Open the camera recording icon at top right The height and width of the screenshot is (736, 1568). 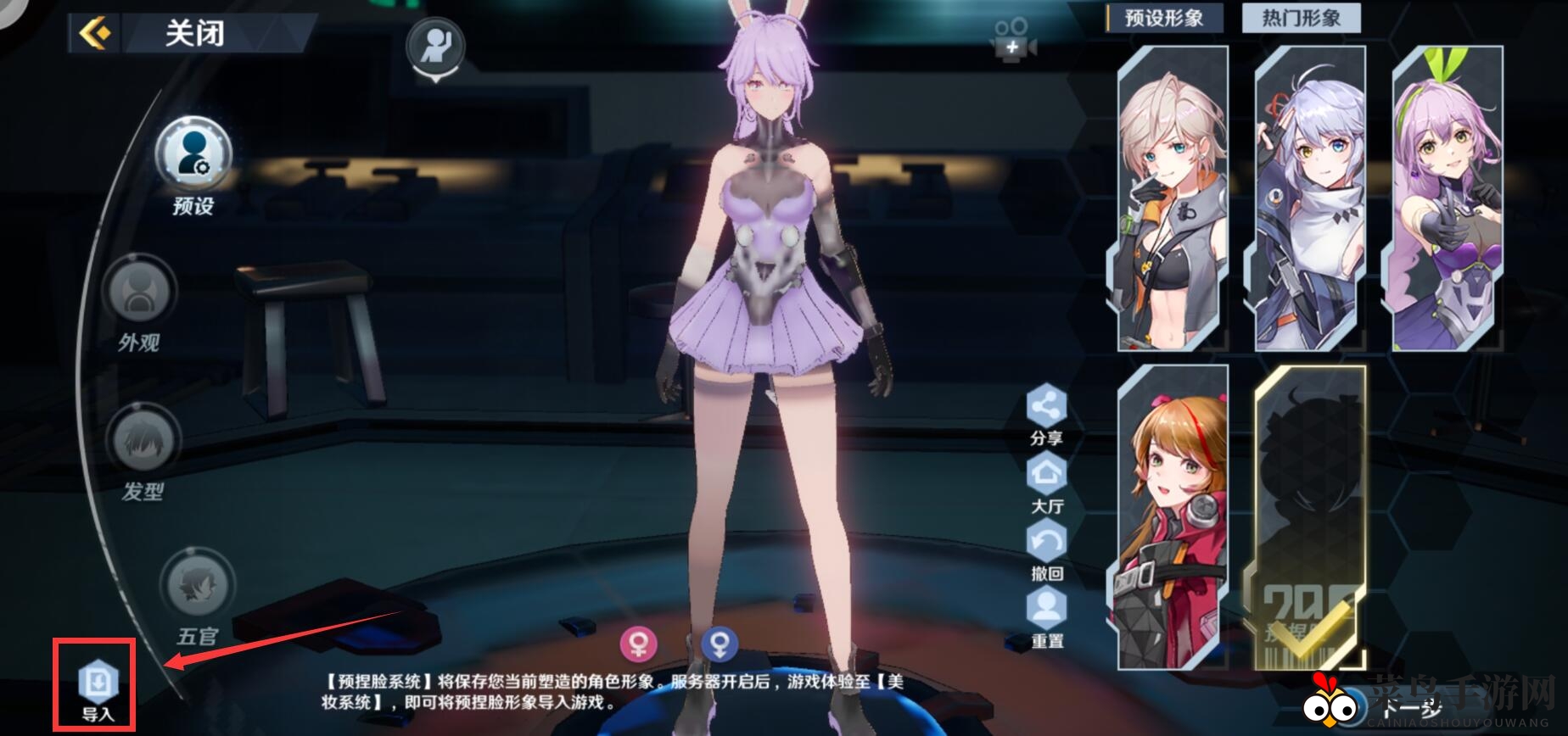[1011, 40]
